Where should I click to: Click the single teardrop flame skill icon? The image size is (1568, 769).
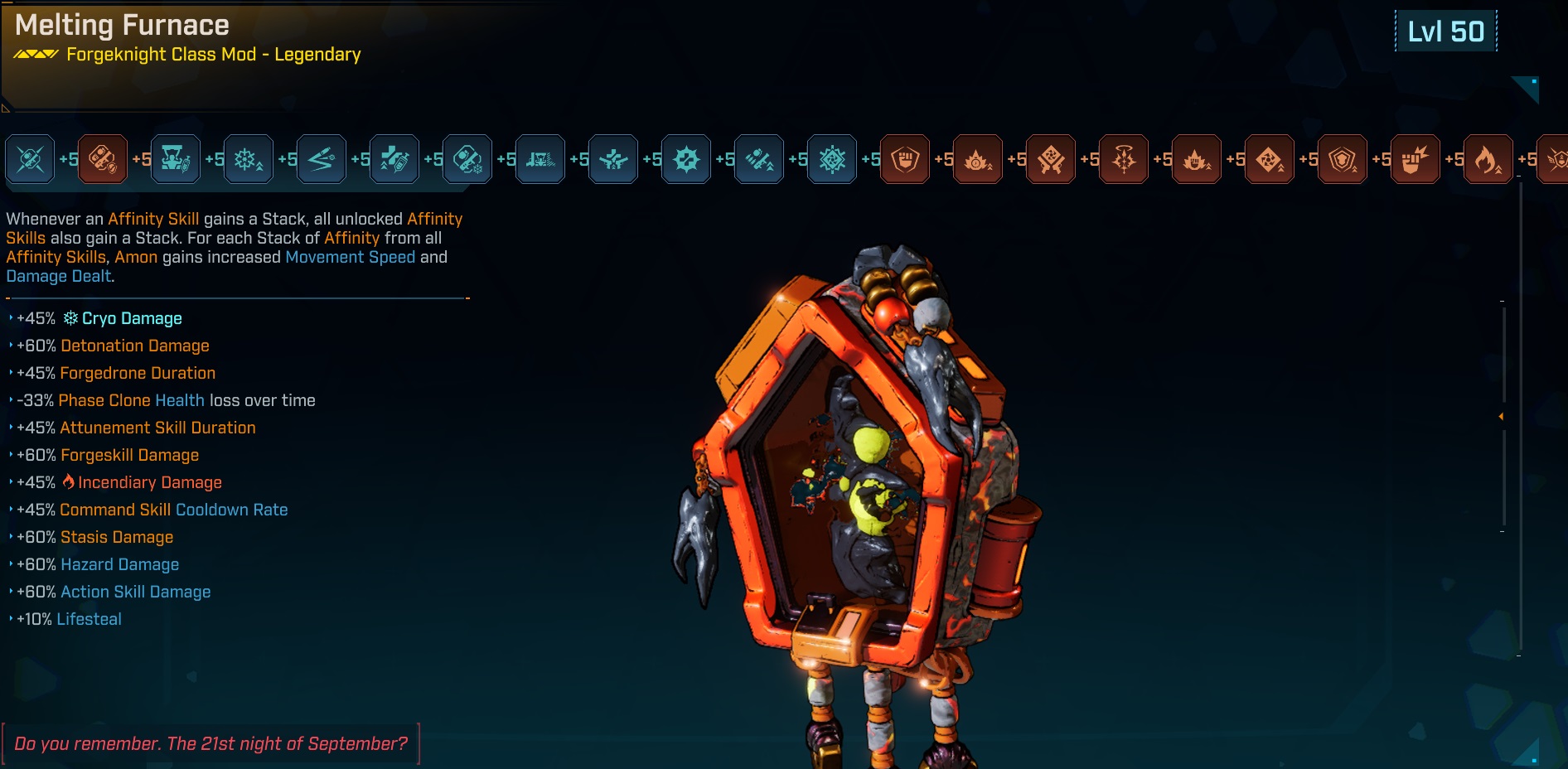coord(1488,159)
